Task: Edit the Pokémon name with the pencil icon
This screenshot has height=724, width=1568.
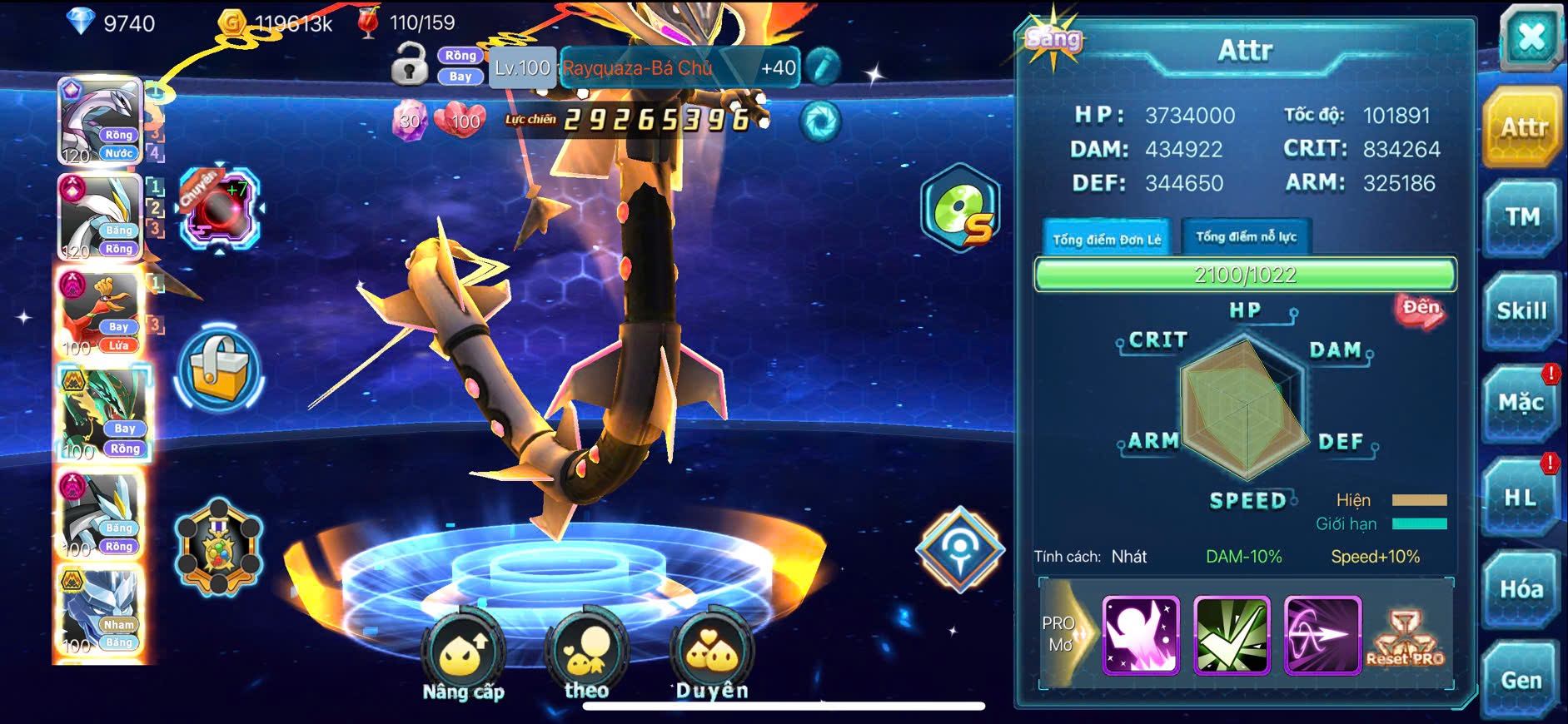Action: [x=823, y=67]
